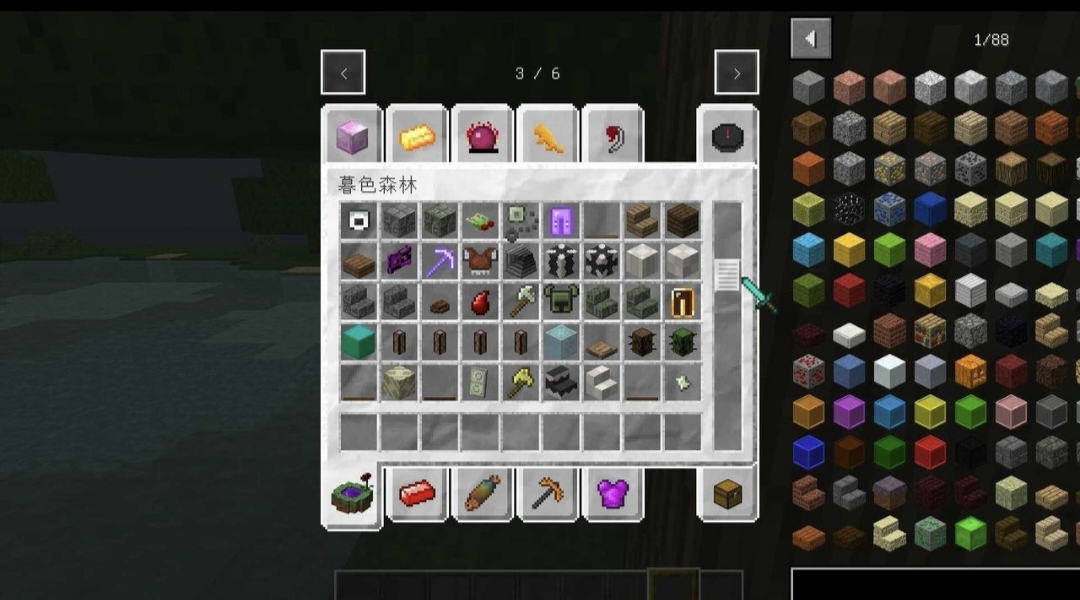Select the carved pumpkin block in the item list
The height and width of the screenshot is (600, 1080).
tap(969, 370)
